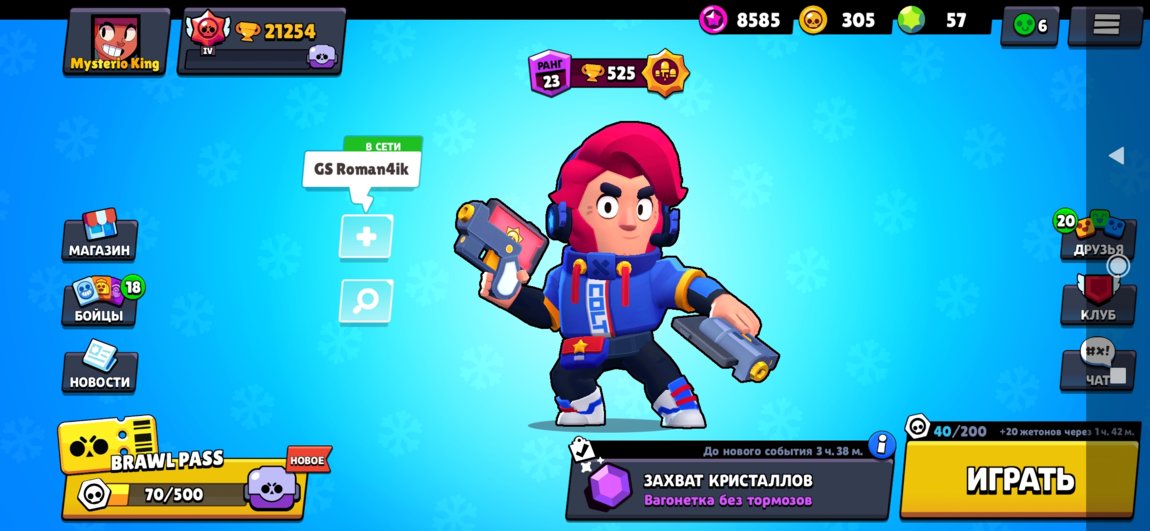Open the Чат chat panel

point(1097,367)
